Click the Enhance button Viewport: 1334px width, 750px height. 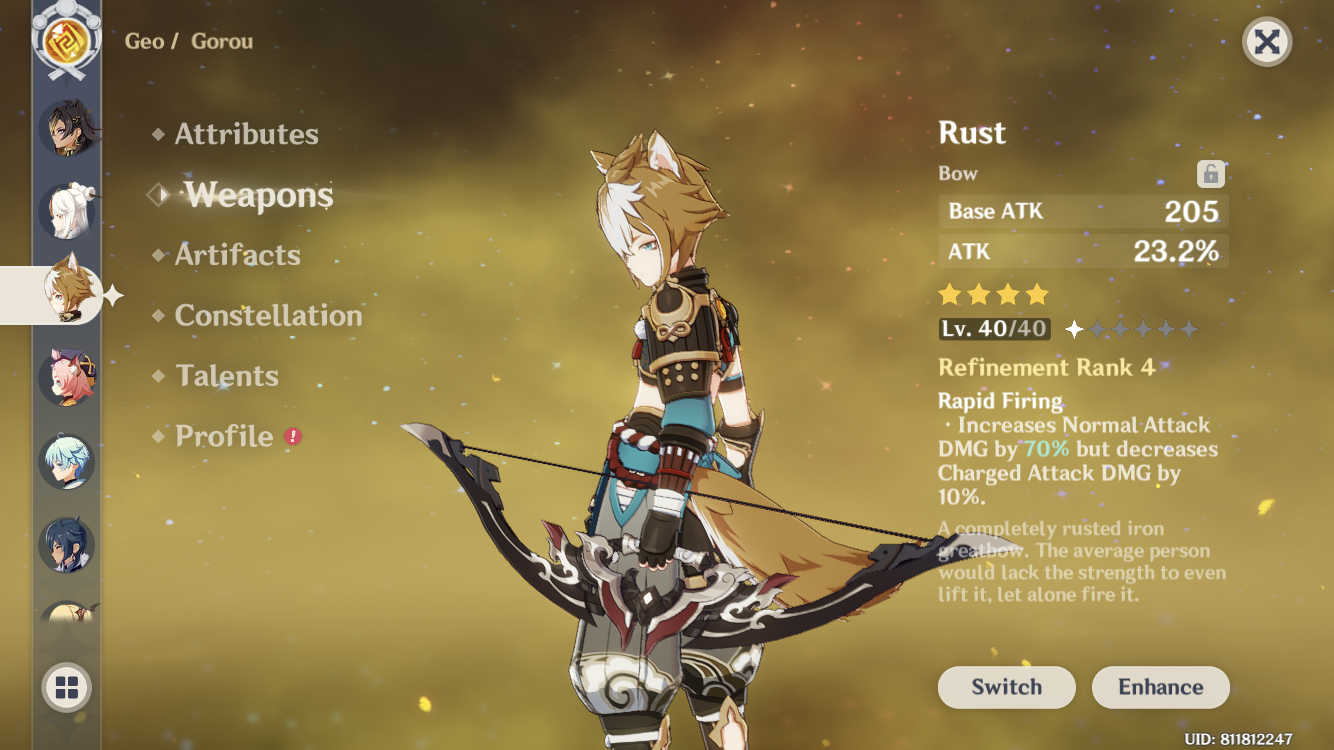point(1160,687)
